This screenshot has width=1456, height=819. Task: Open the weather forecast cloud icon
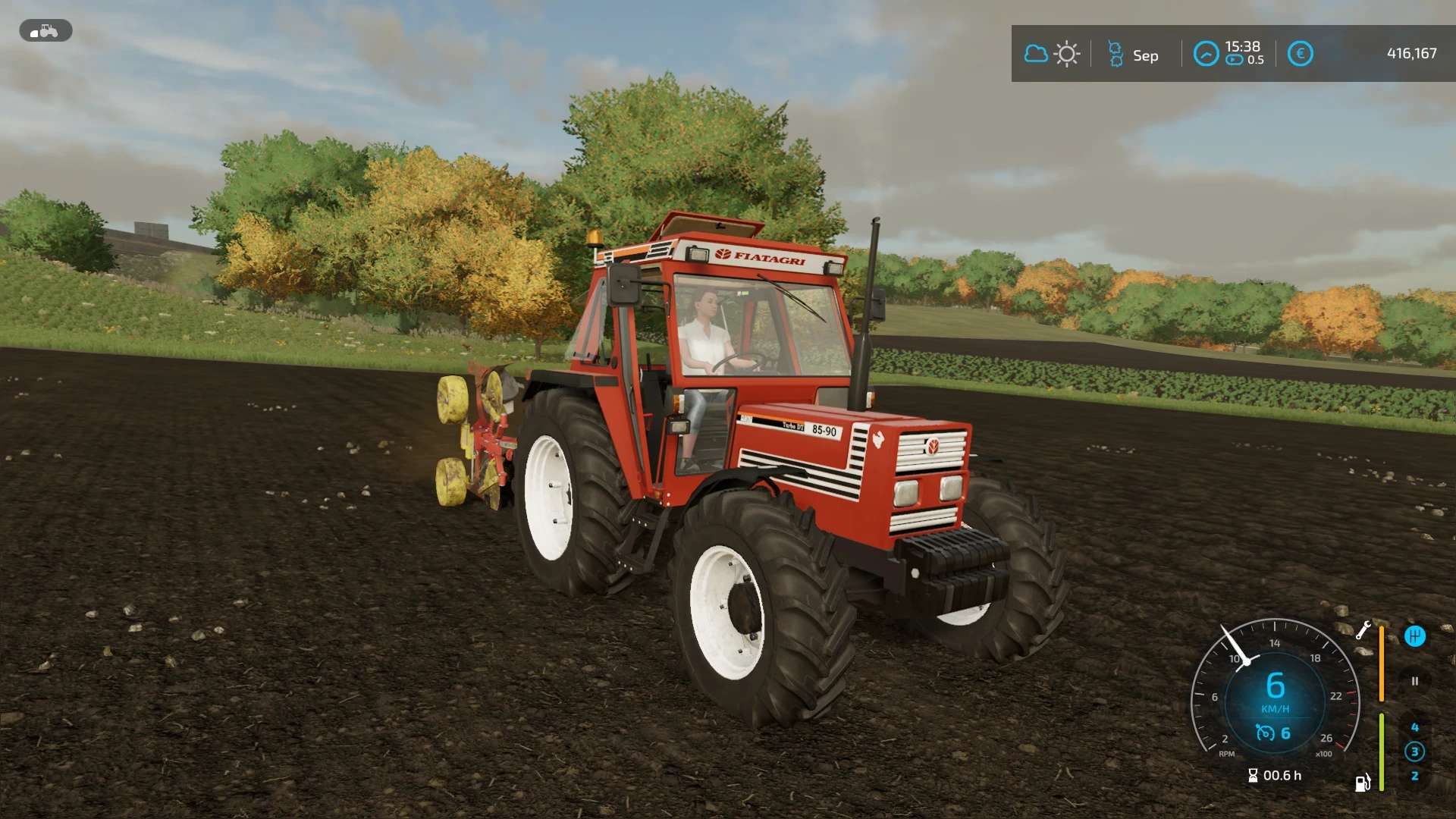tap(1036, 54)
